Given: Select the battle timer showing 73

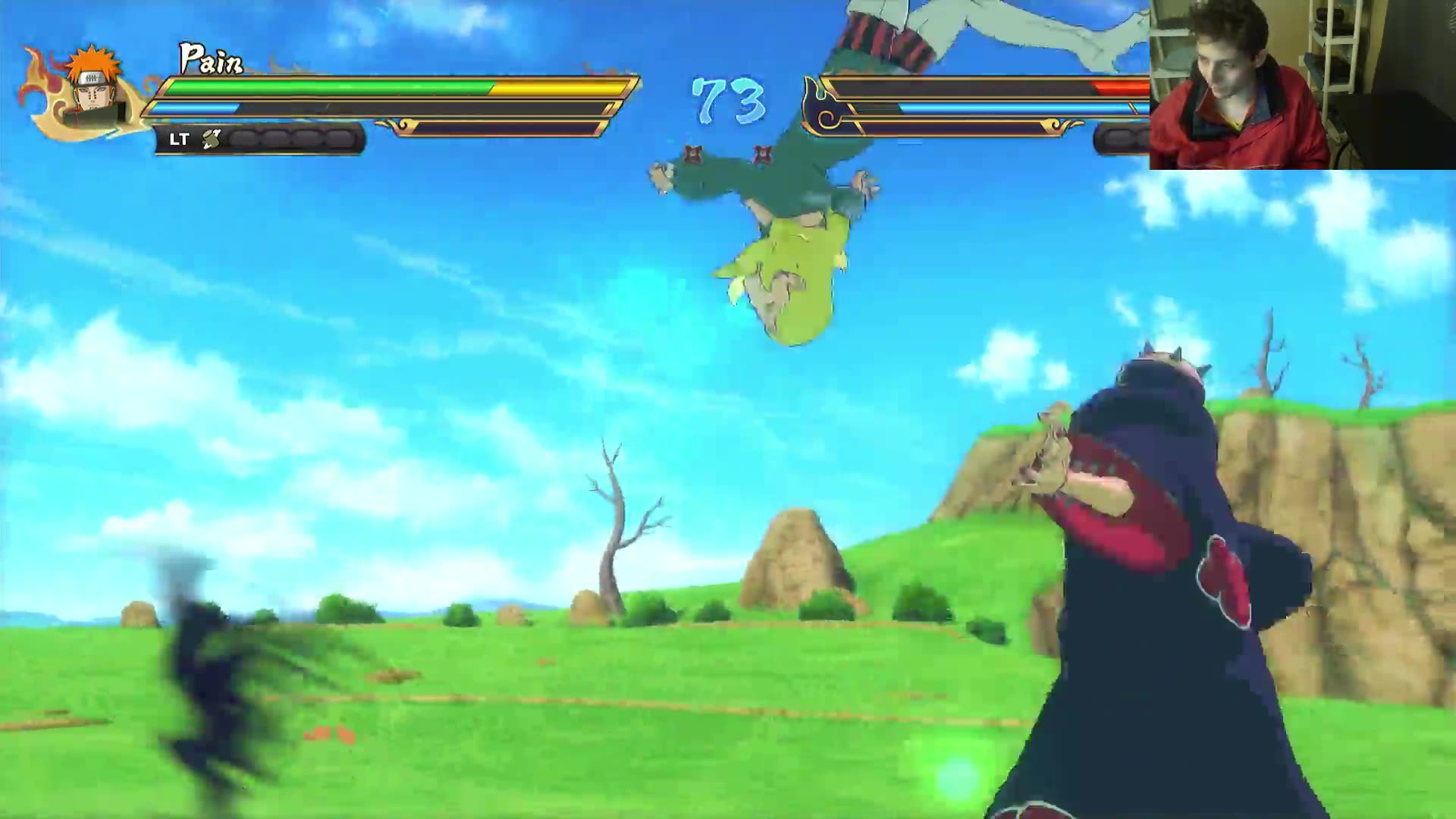Looking at the screenshot, I should point(726,95).
